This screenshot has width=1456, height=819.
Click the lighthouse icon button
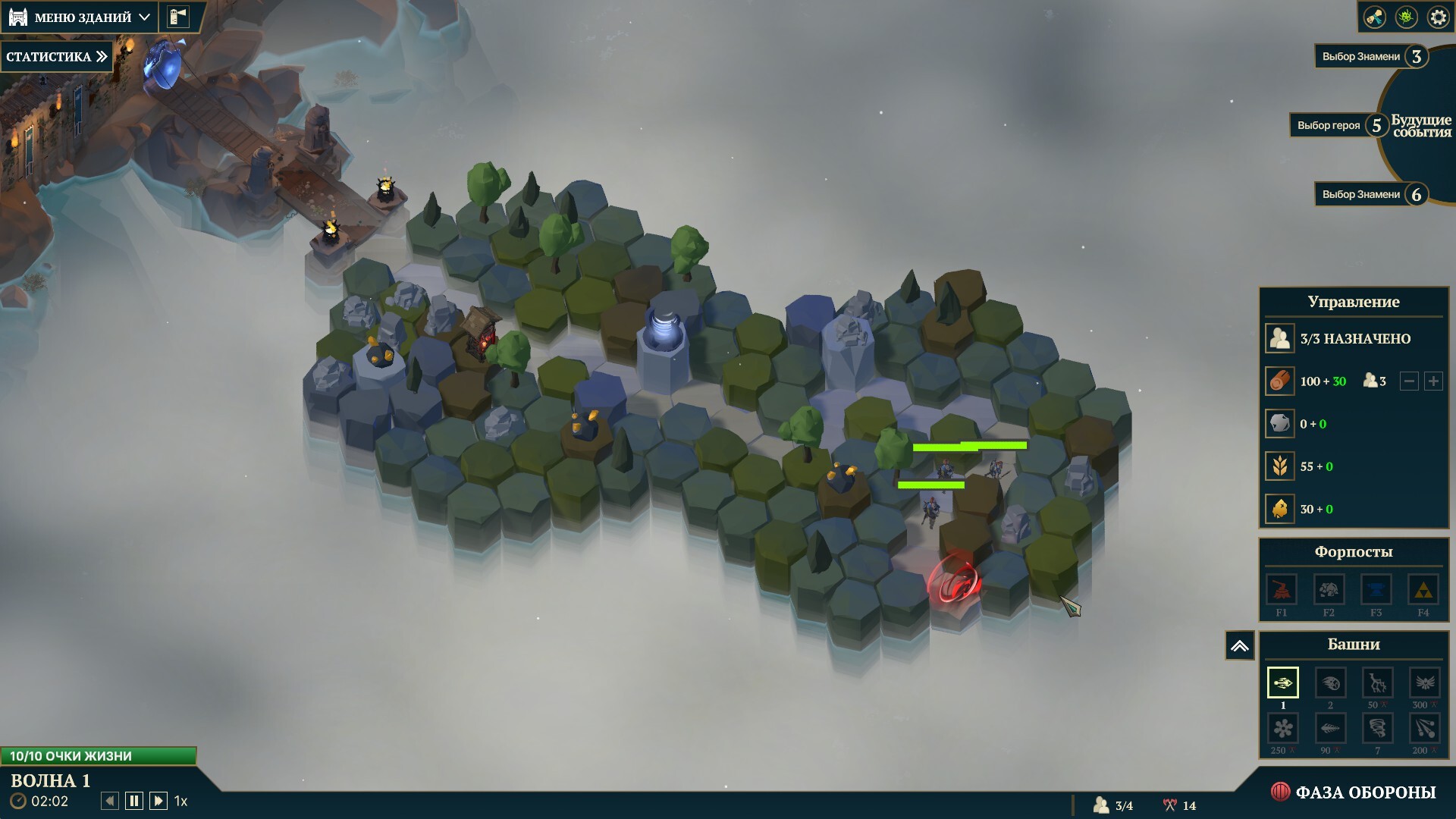pyautogui.click(x=178, y=17)
